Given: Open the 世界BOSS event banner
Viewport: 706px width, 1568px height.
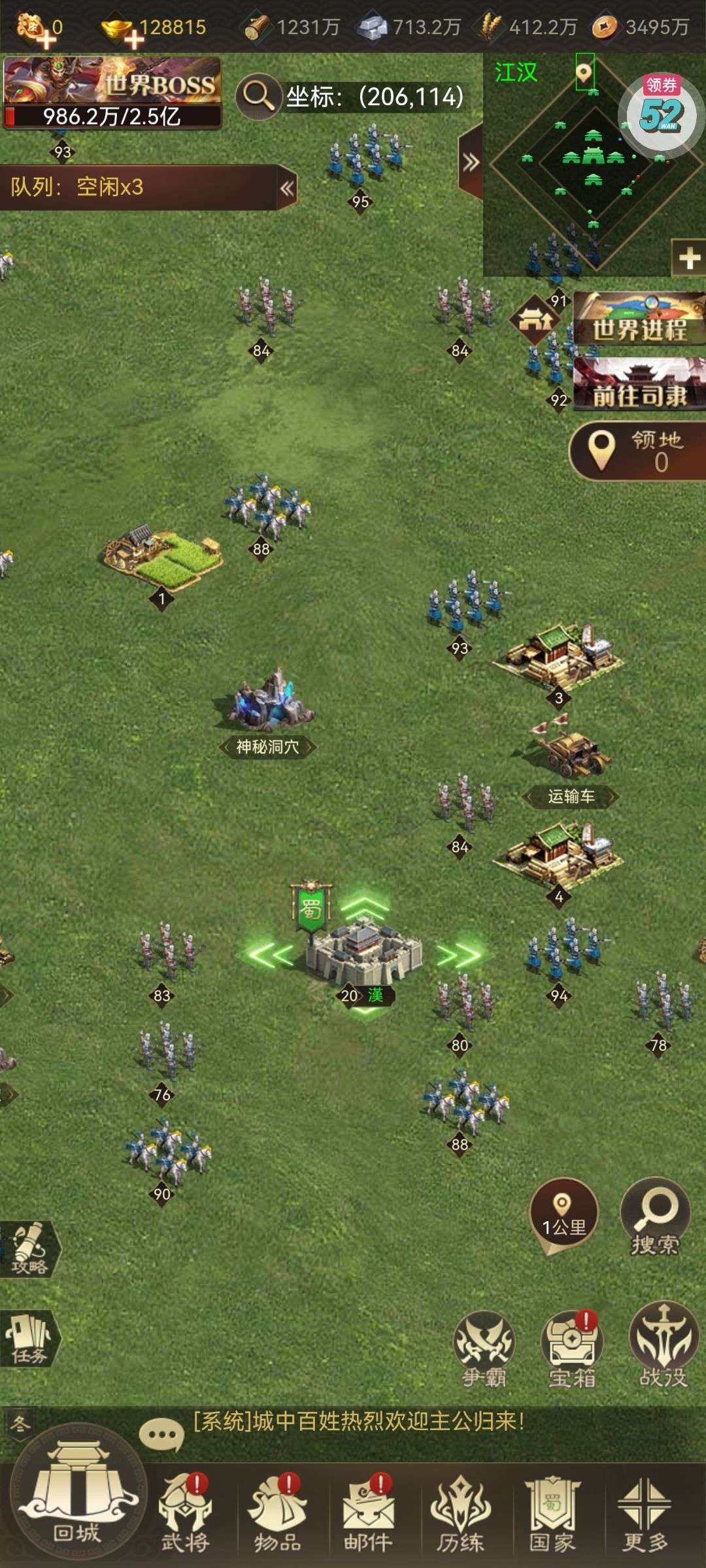Looking at the screenshot, I should pos(112,93).
